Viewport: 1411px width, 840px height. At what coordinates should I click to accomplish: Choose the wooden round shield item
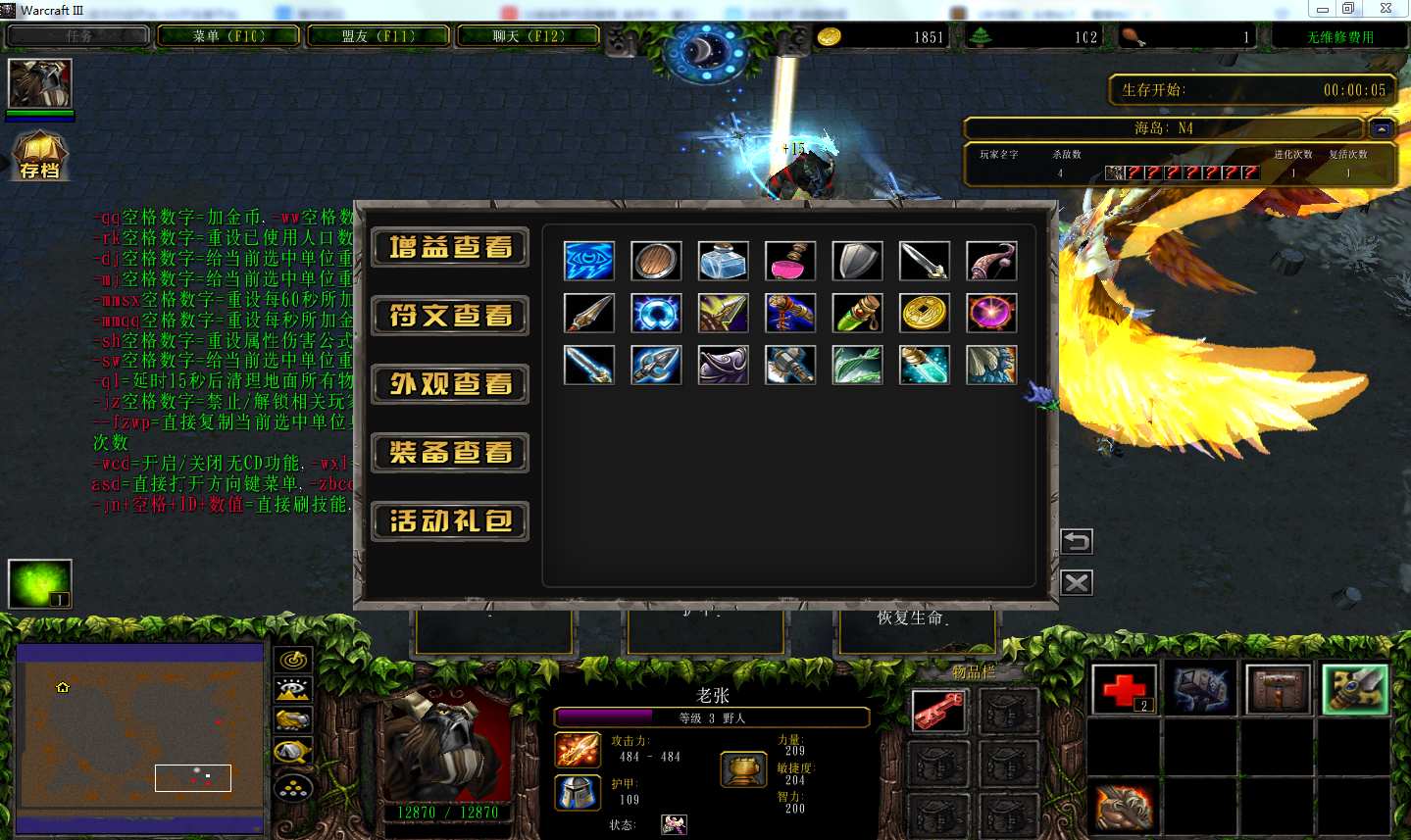coord(656,262)
